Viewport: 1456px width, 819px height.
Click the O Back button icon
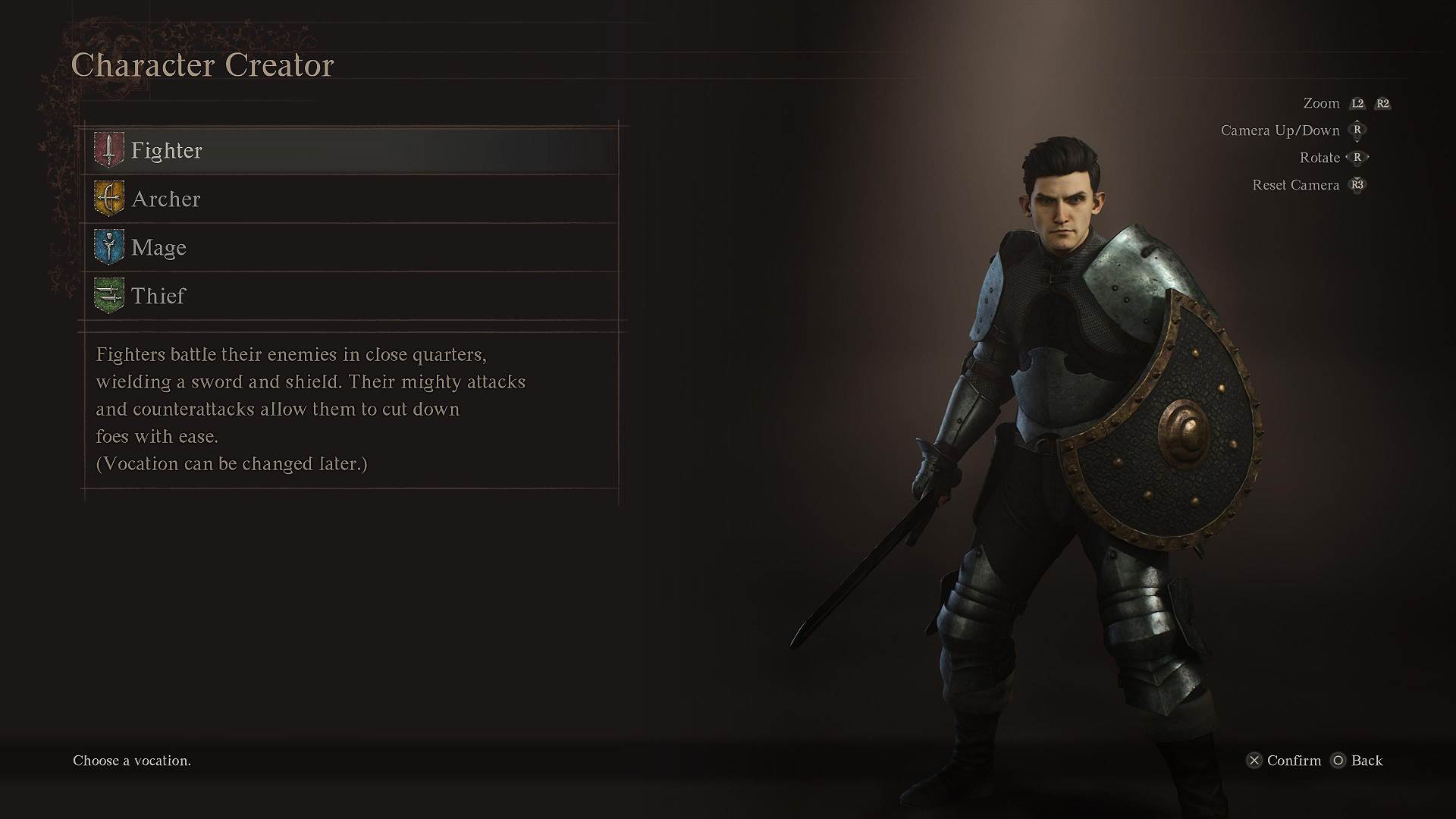pos(1339,761)
